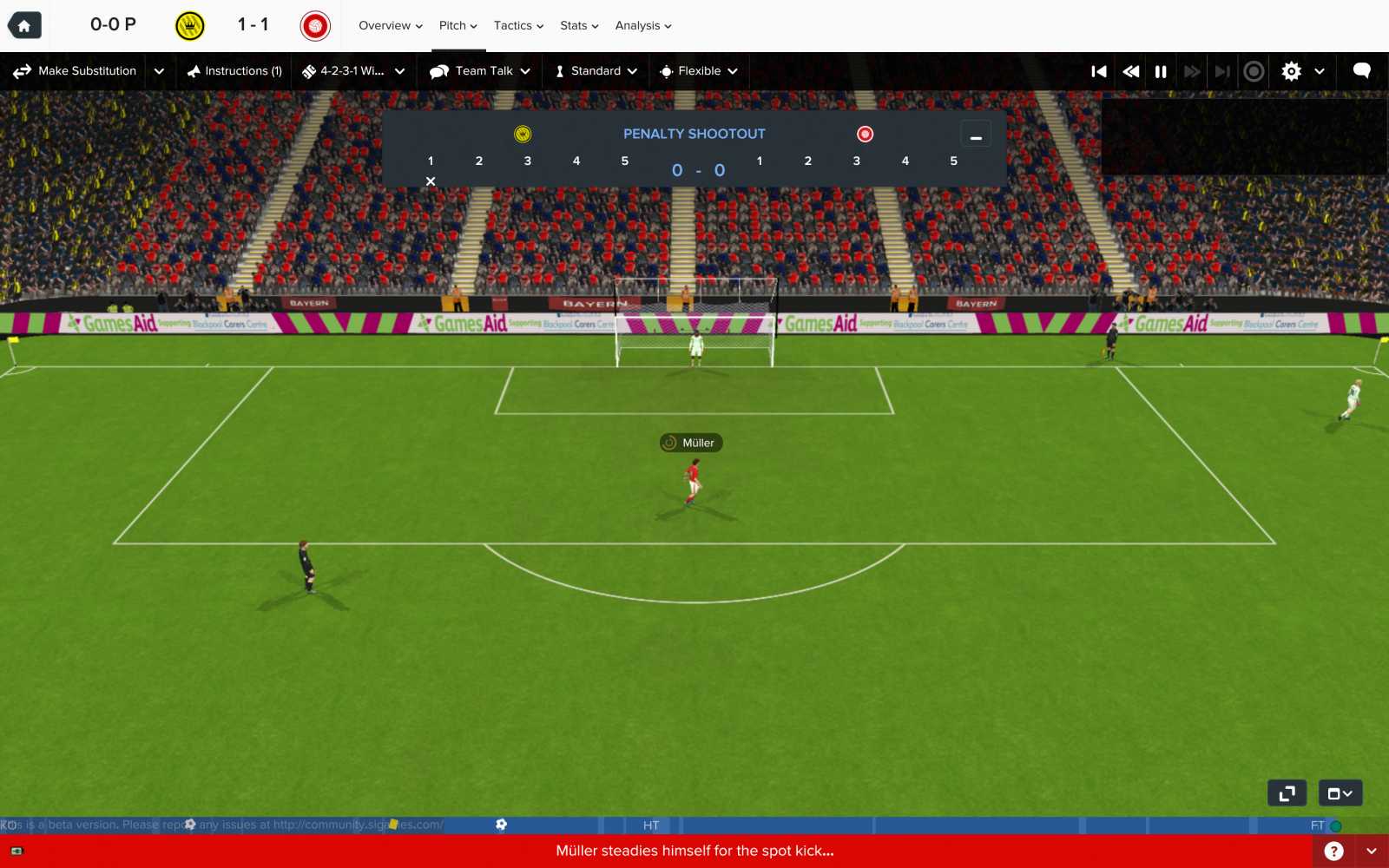The image size is (1389, 868).
Task: Rewind the match highlights
Action: (1130, 71)
